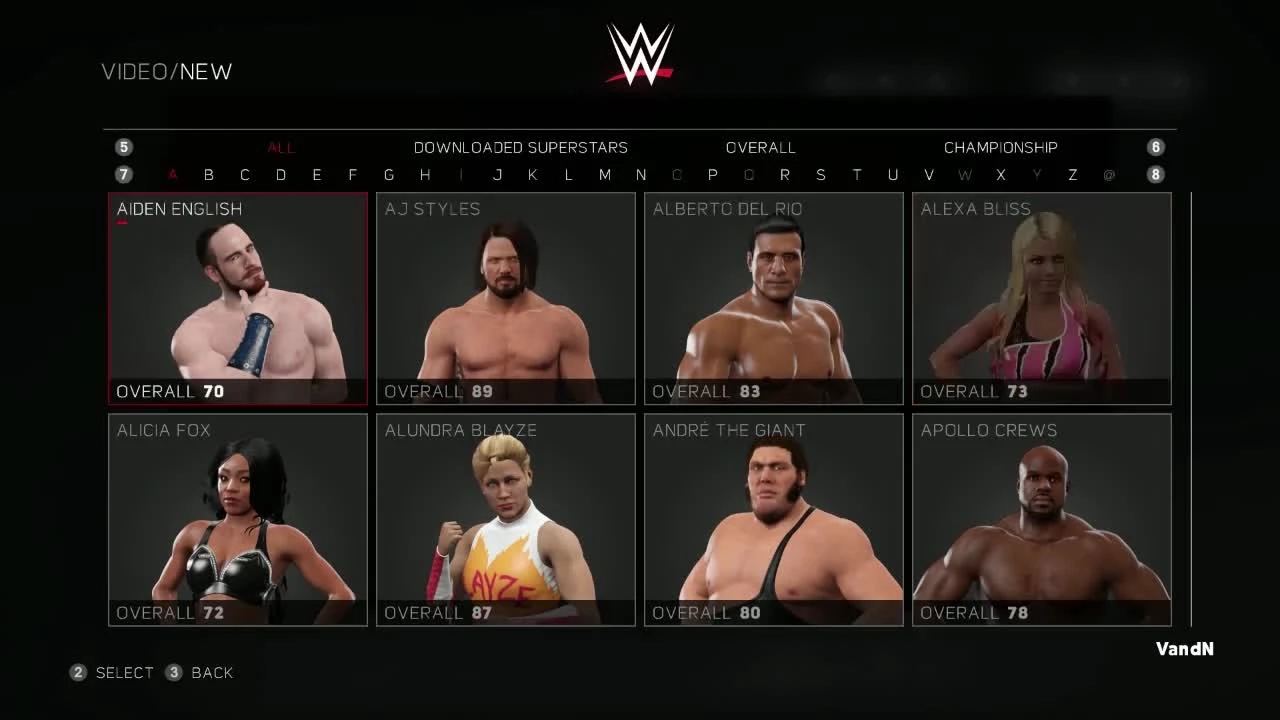Choose André The Giant's portrait
1280x720 pixels.
(x=773, y=520)
